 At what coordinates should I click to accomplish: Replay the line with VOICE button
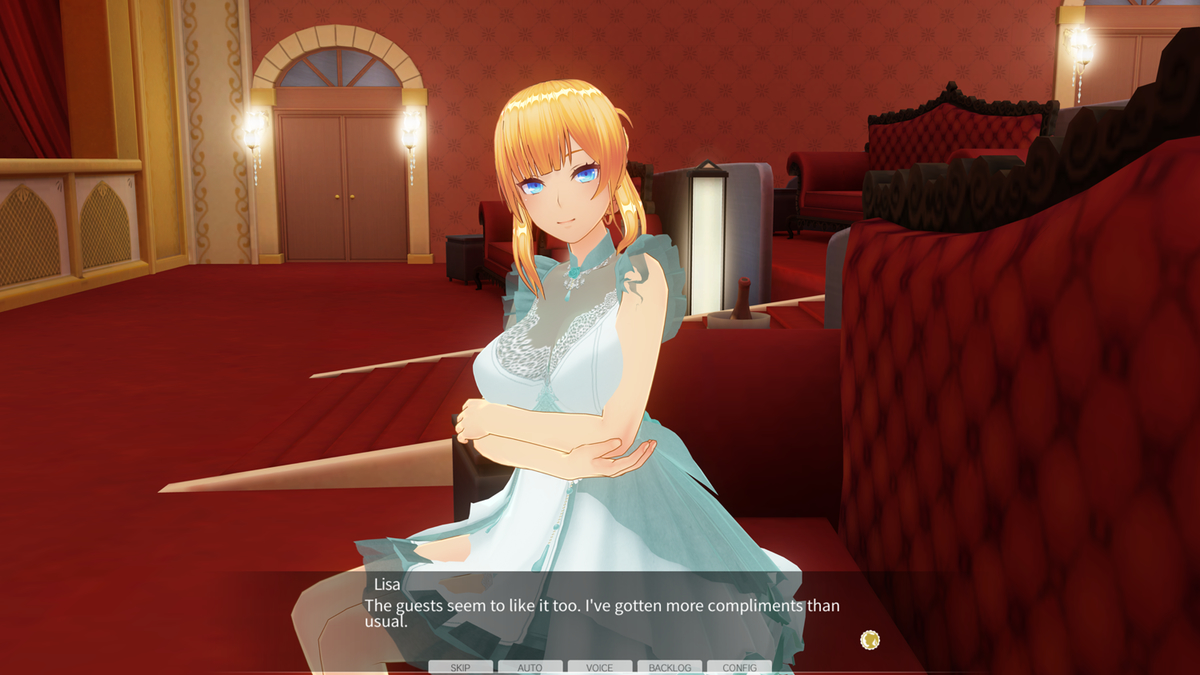pyautogui.click(x=600, y=667)
